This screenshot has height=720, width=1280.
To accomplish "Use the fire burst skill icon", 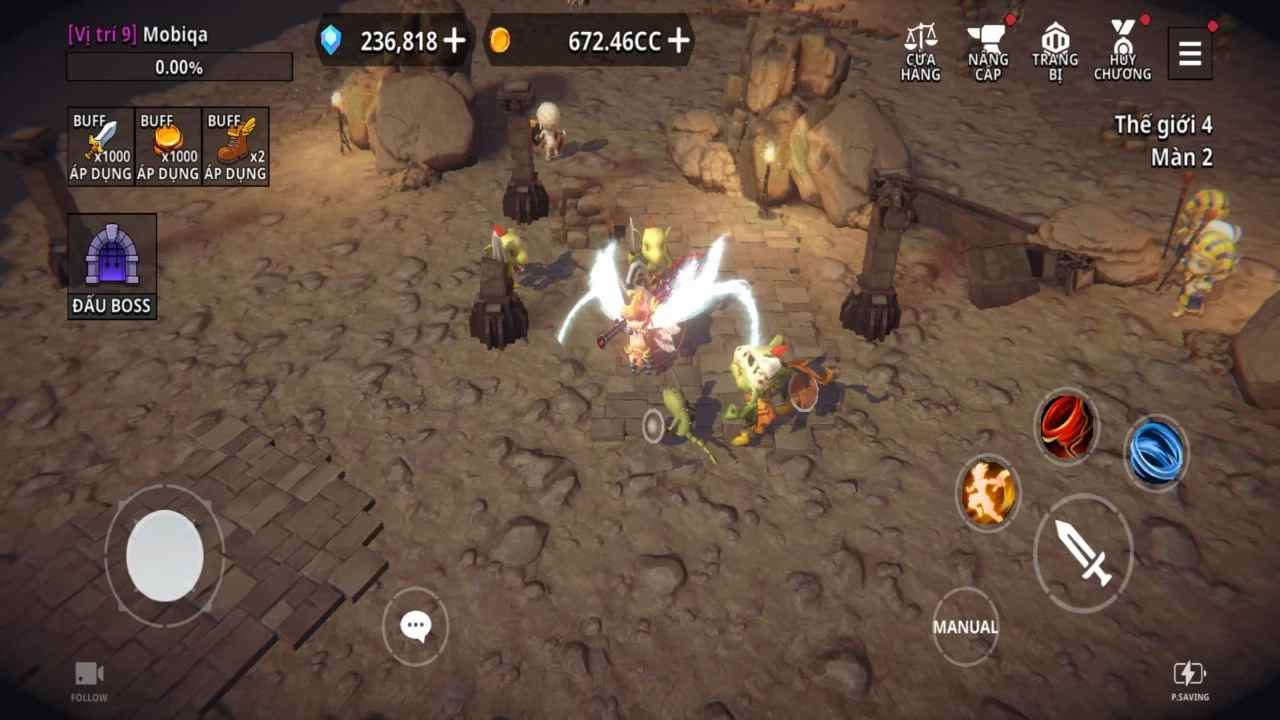I will pyautogui.click(x=988, y=493).
